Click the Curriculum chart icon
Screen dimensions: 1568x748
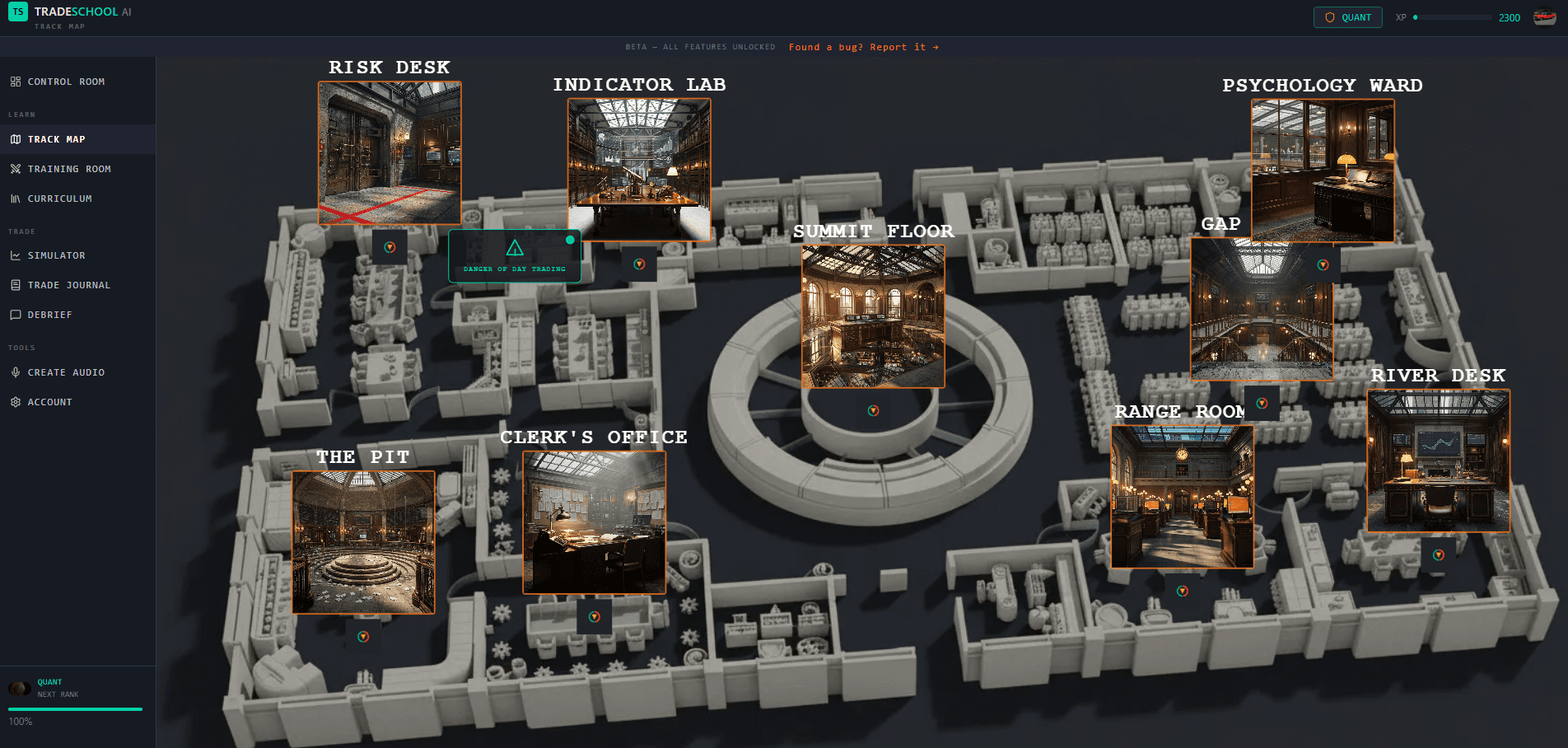(15, 199)
